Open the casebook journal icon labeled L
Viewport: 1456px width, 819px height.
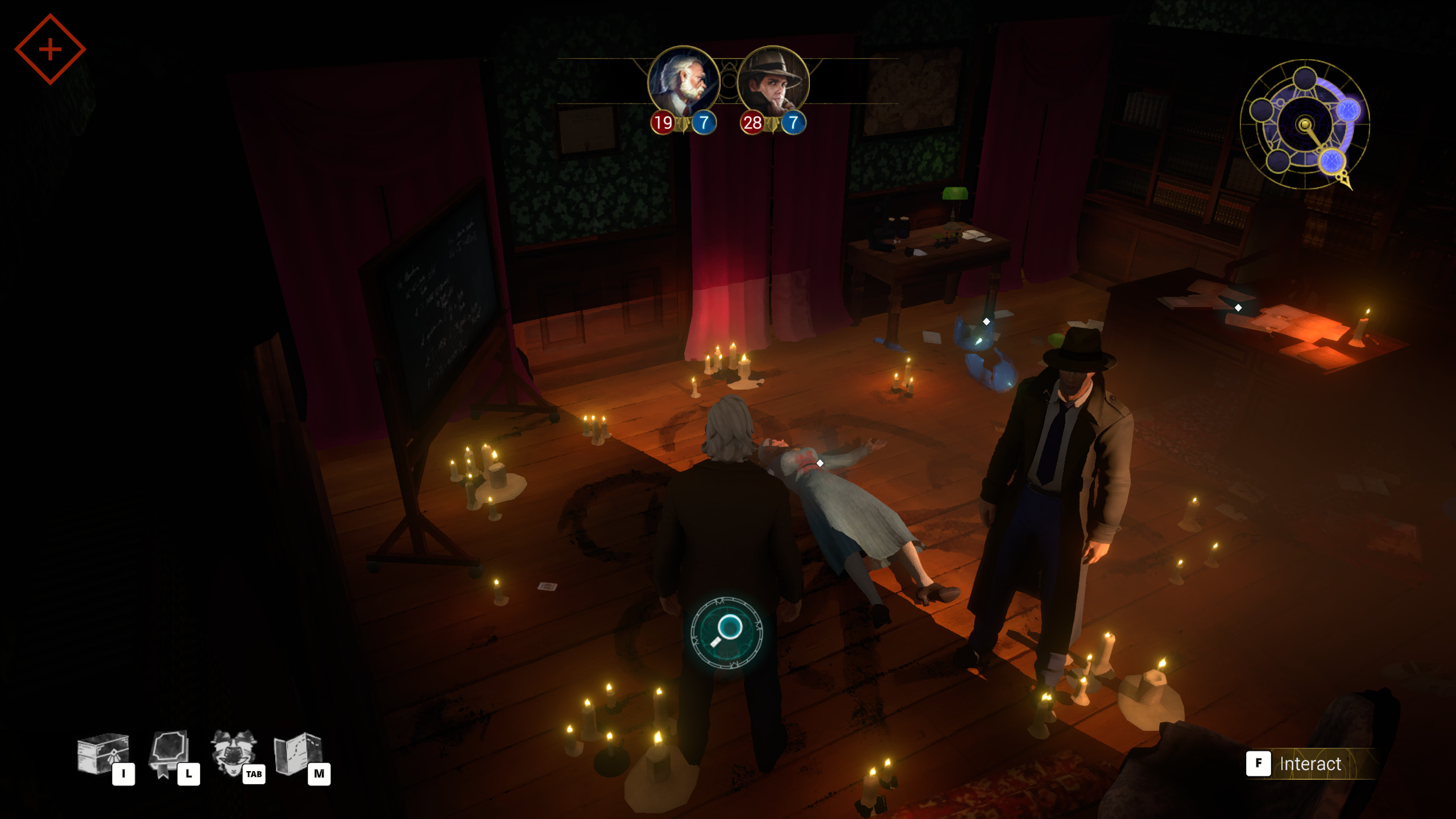[171, 754]
